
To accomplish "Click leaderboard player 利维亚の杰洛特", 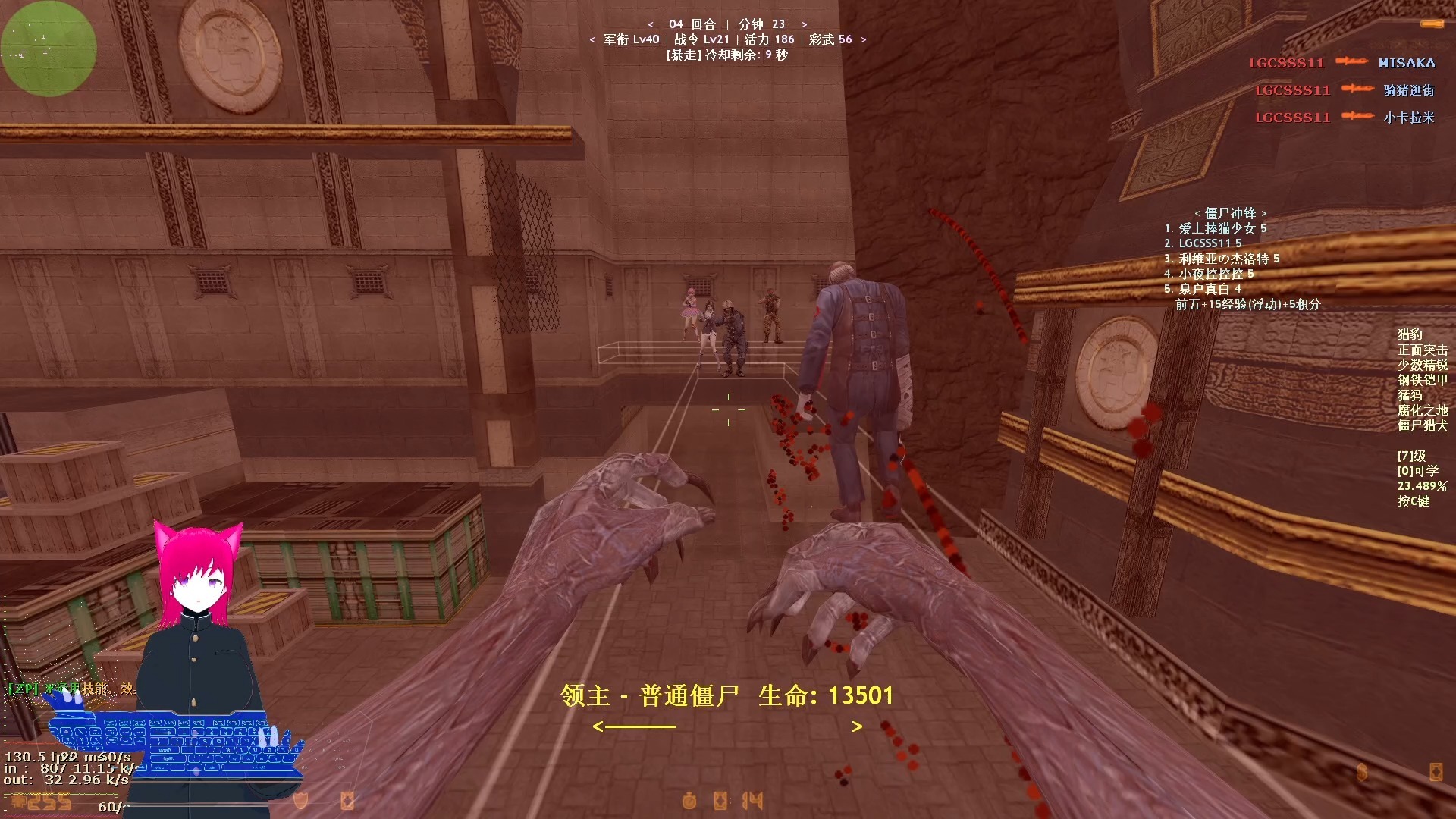I will pyautogui.click(x=1222, y=259).
